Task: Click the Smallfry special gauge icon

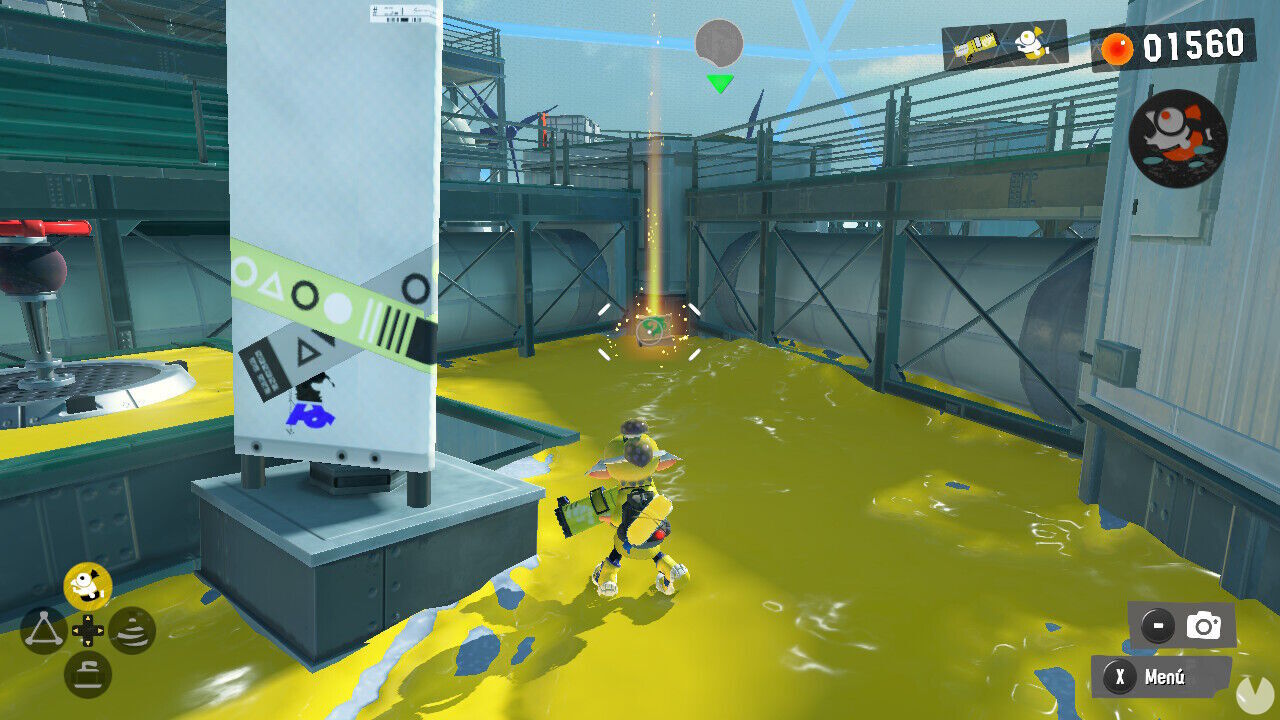Action: point(1030,45)
